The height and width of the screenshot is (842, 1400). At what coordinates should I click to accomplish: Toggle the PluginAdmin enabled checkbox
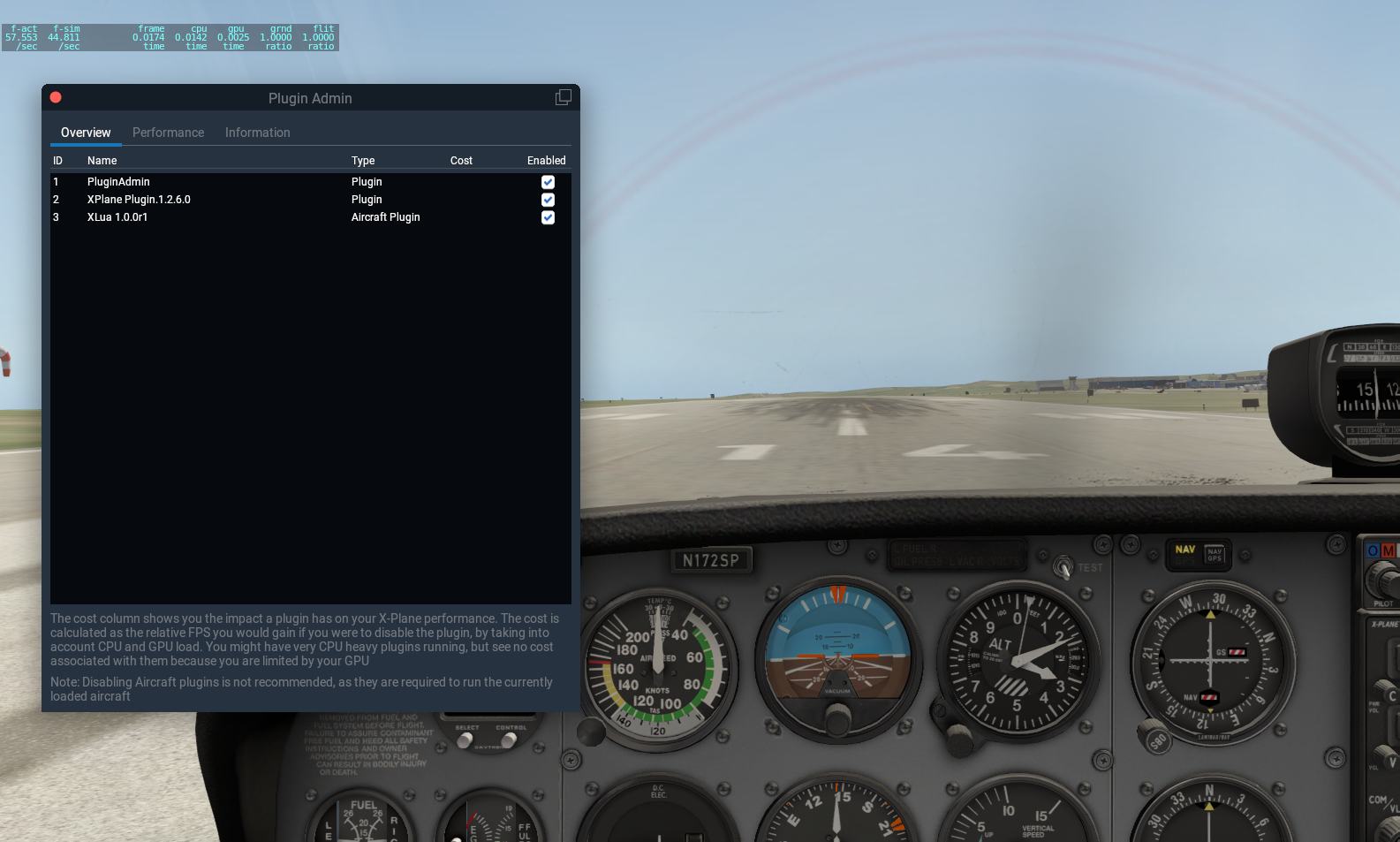tap(548, 182)
